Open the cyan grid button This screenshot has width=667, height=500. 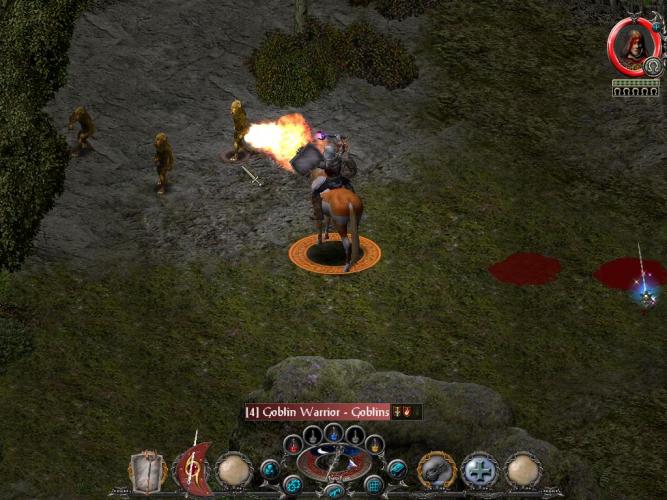[375, 485]
